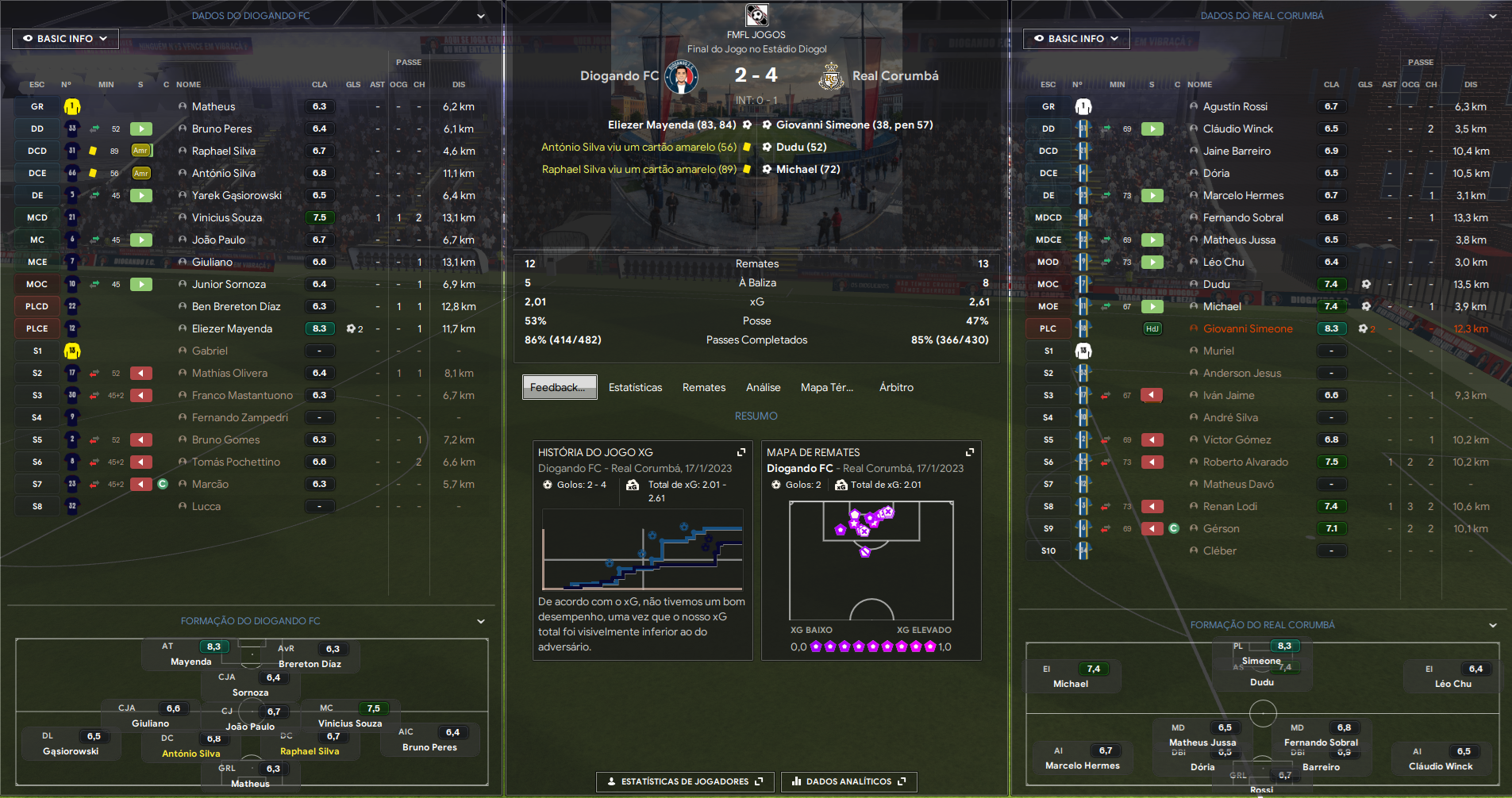Click the Diogando FC club badge
Viewport: 1512px width, 798px height.
point(681,77)
